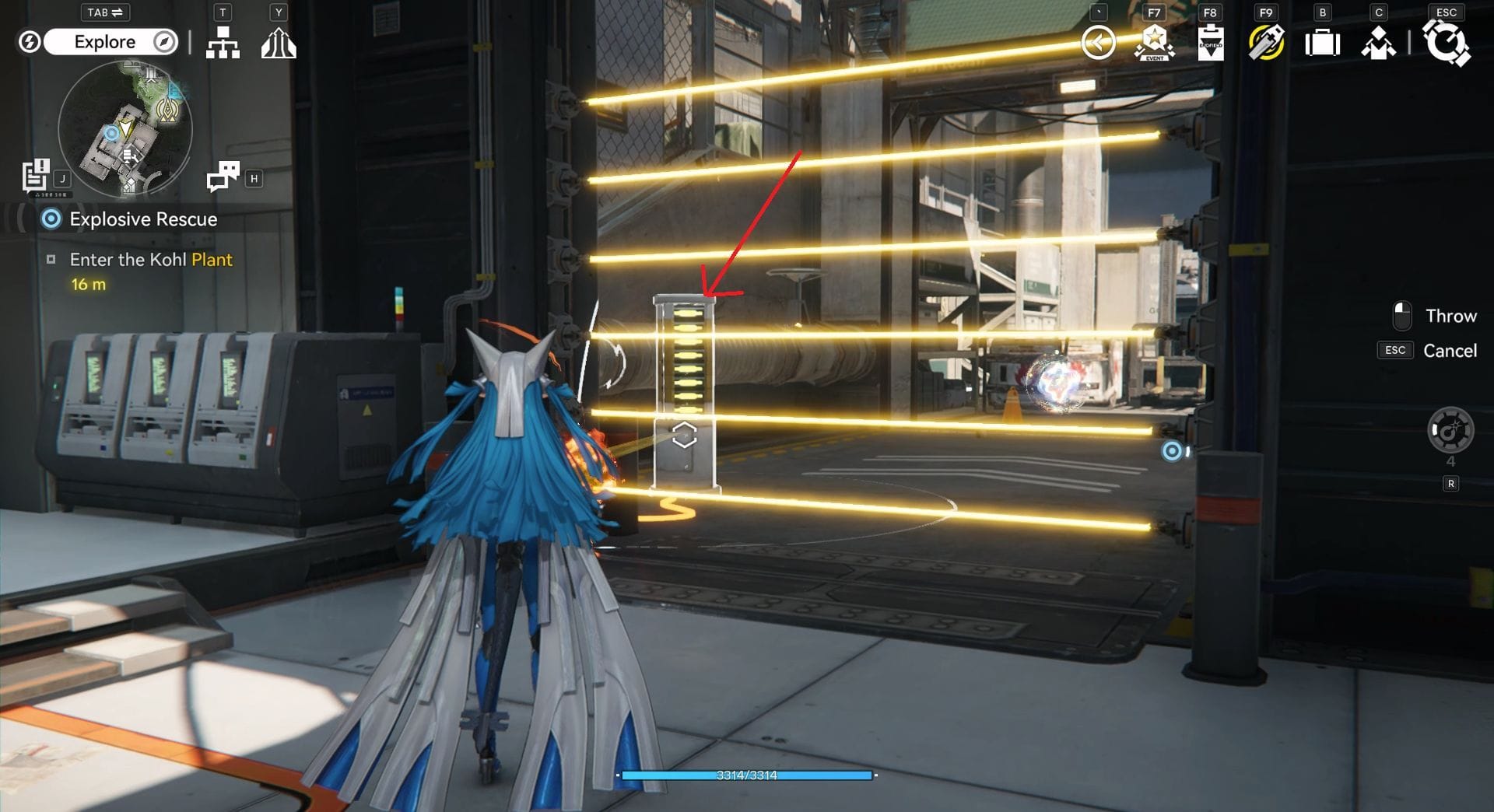Image resolution: width=1494 pixels, height=812 pixels.
Task: Open the yellow-ringed gadget icon
Action: [x=1266, y=43]
